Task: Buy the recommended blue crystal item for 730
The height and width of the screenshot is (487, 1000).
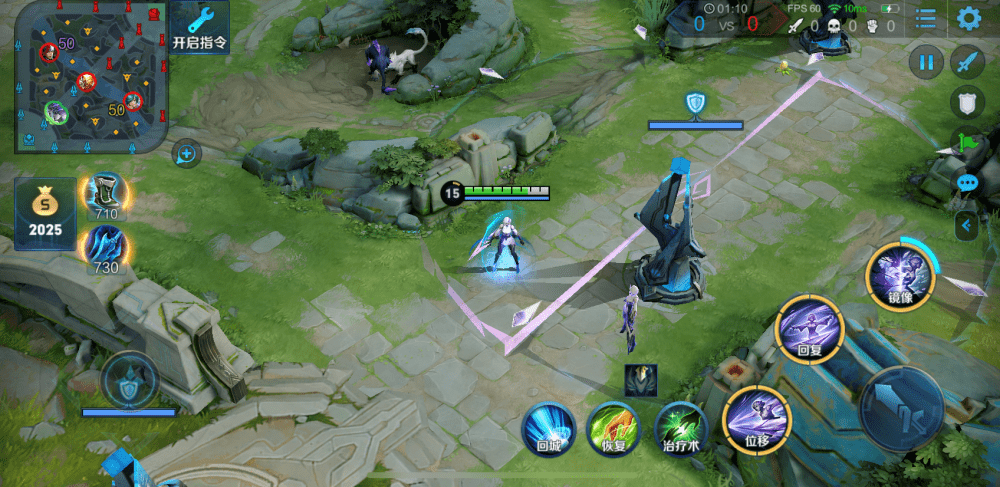Action: point(106,248)
